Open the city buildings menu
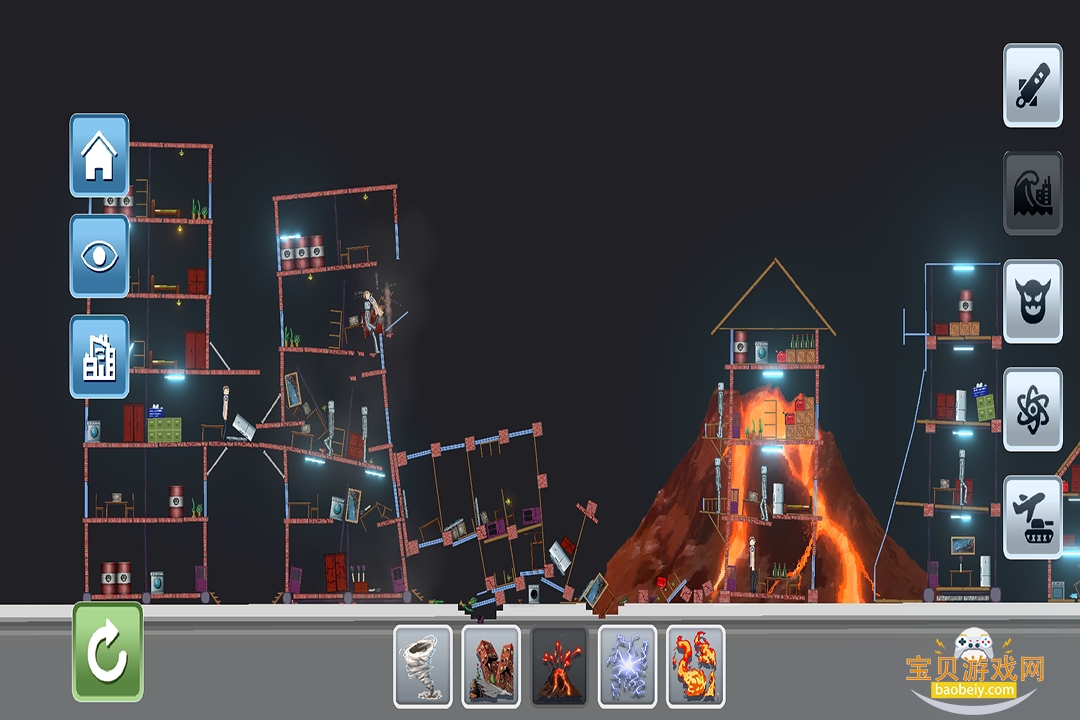This screenshot has width=1080, height=720. (x=99, y=356)
